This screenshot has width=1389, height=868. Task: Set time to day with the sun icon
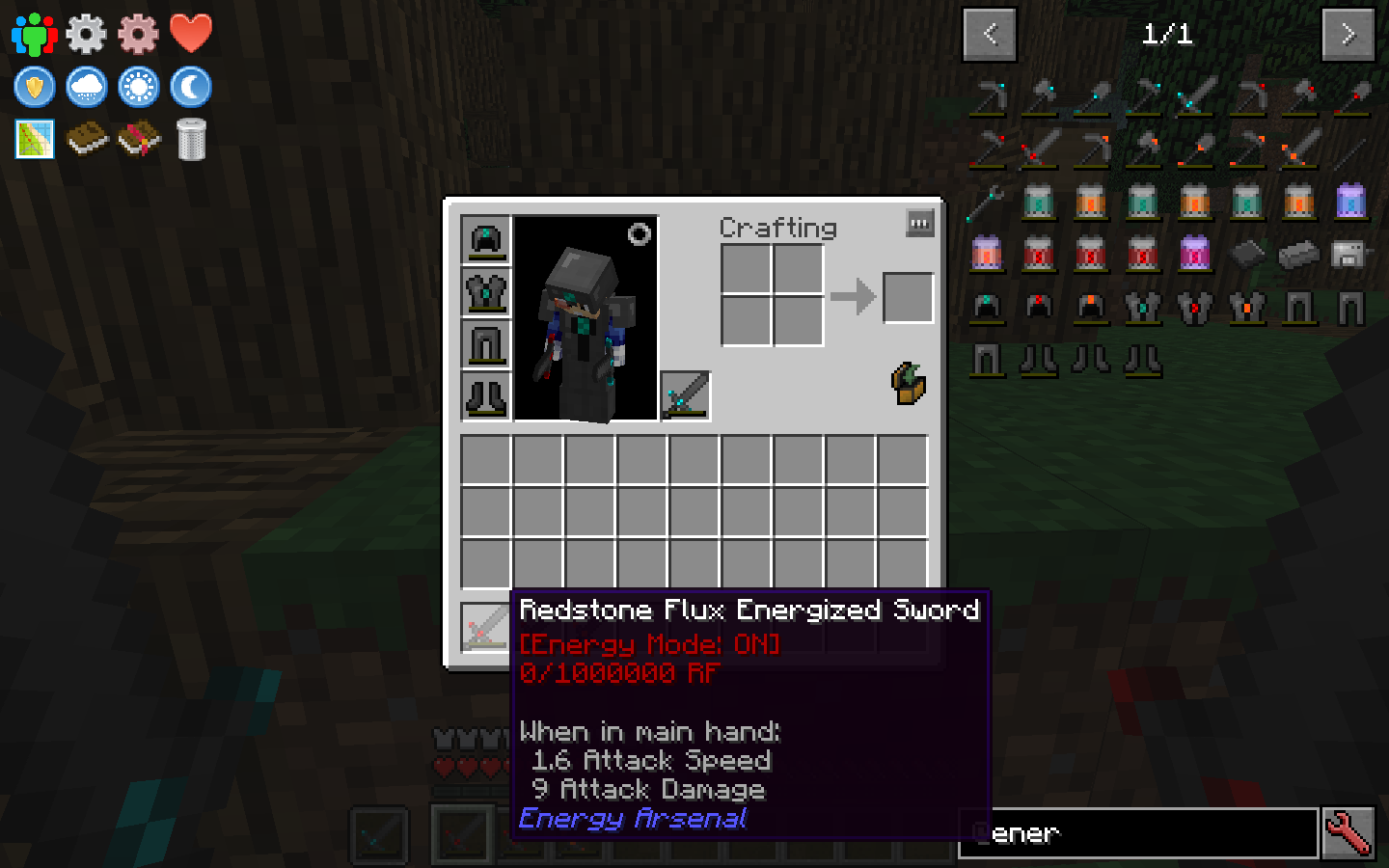(138, 86)
